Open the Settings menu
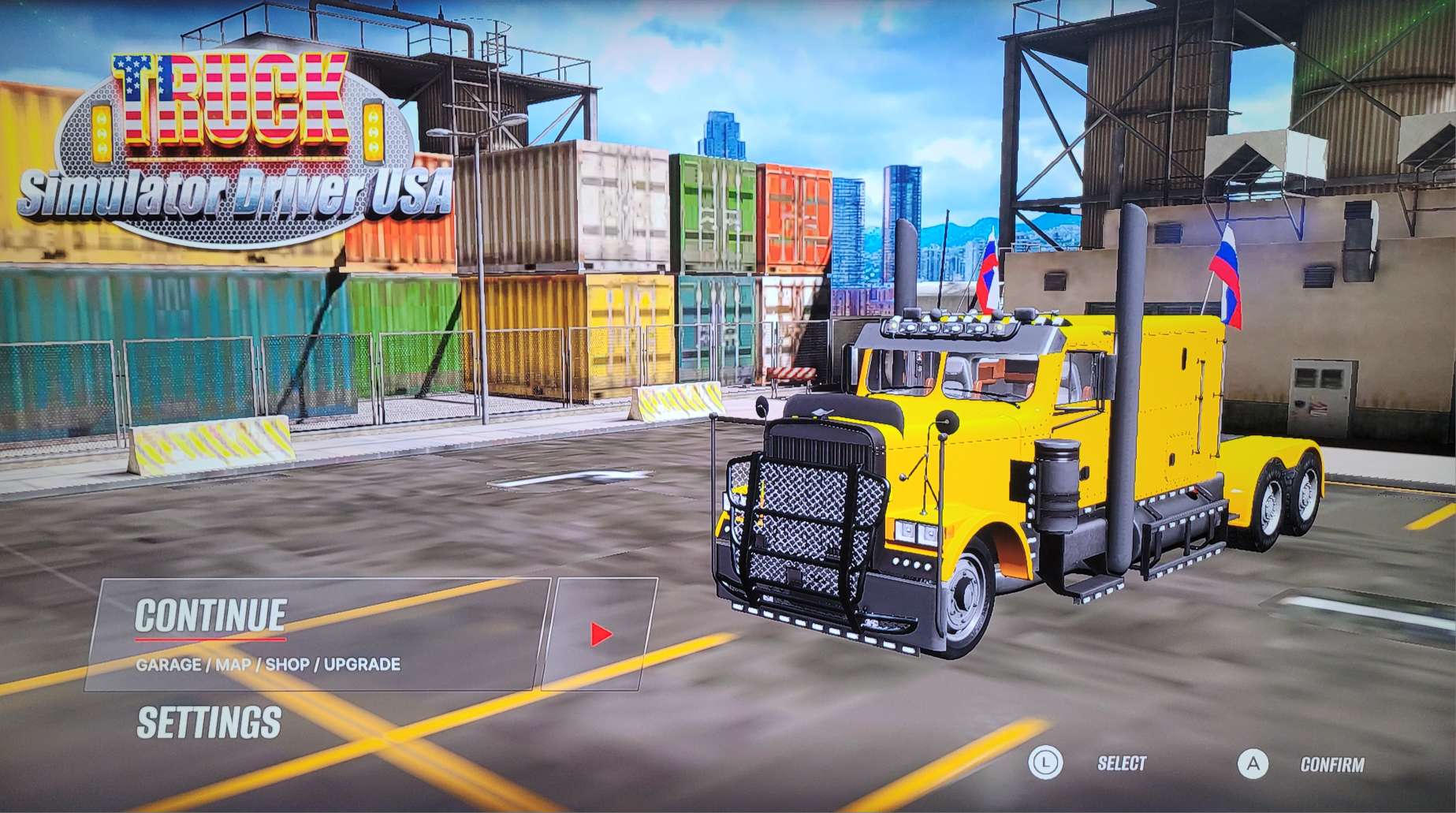 click(209, 722)
